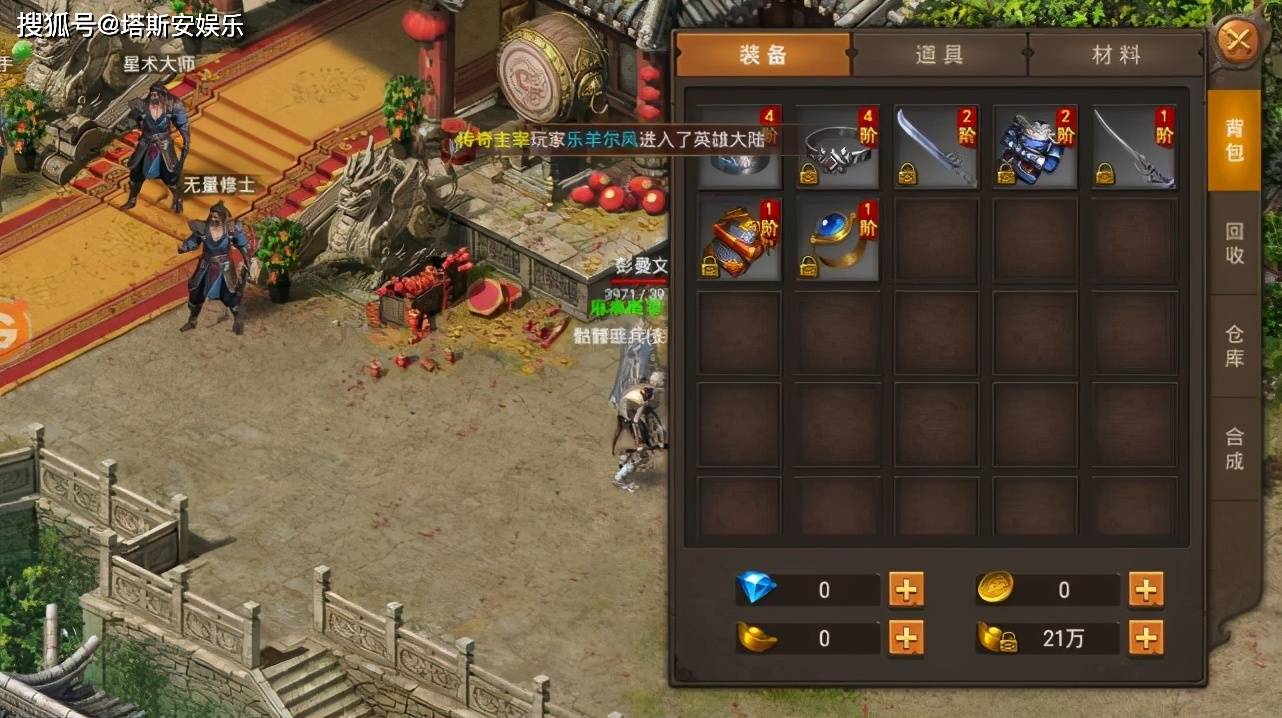Click the plus button beside gold coins
1282x718 pixels.
click(x=1146, y=590)
